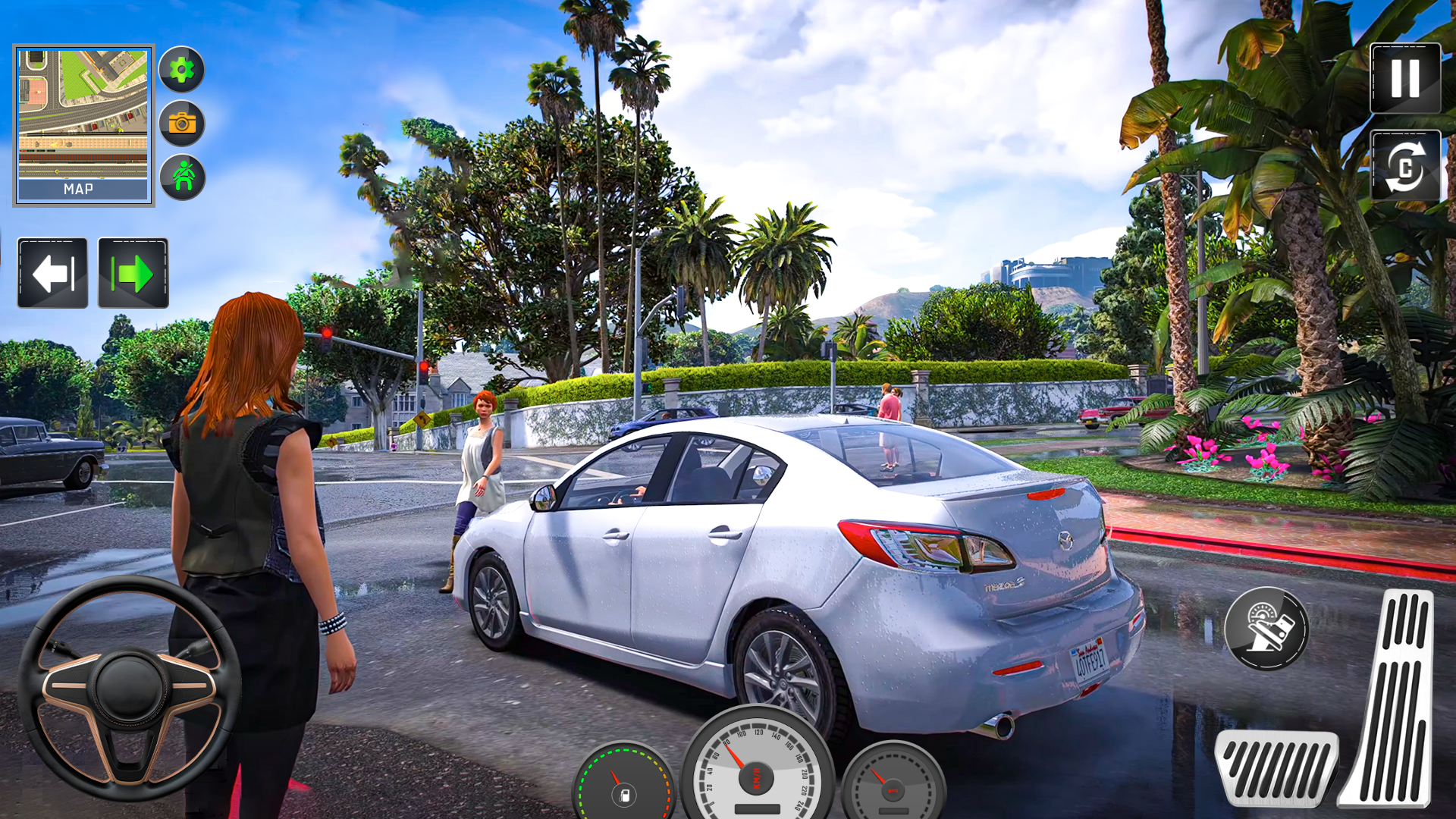The image size is (1456, 819).
Task: Click the circular arrows C button
Action: click(1405, 166)
